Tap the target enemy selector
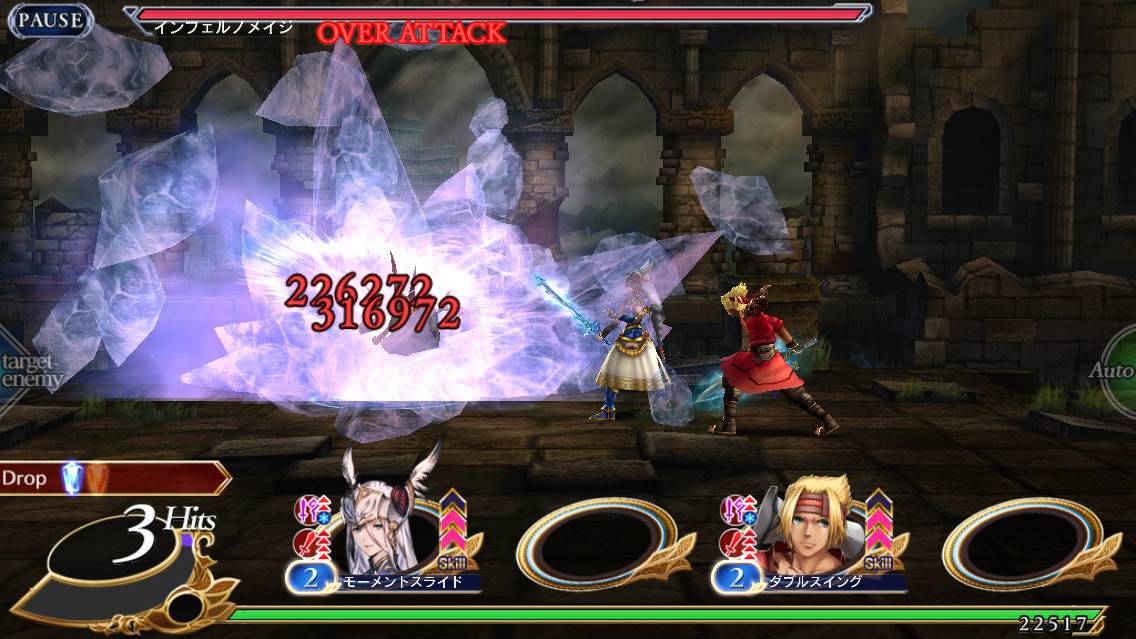1136x639 pixels. click(28, 371)
